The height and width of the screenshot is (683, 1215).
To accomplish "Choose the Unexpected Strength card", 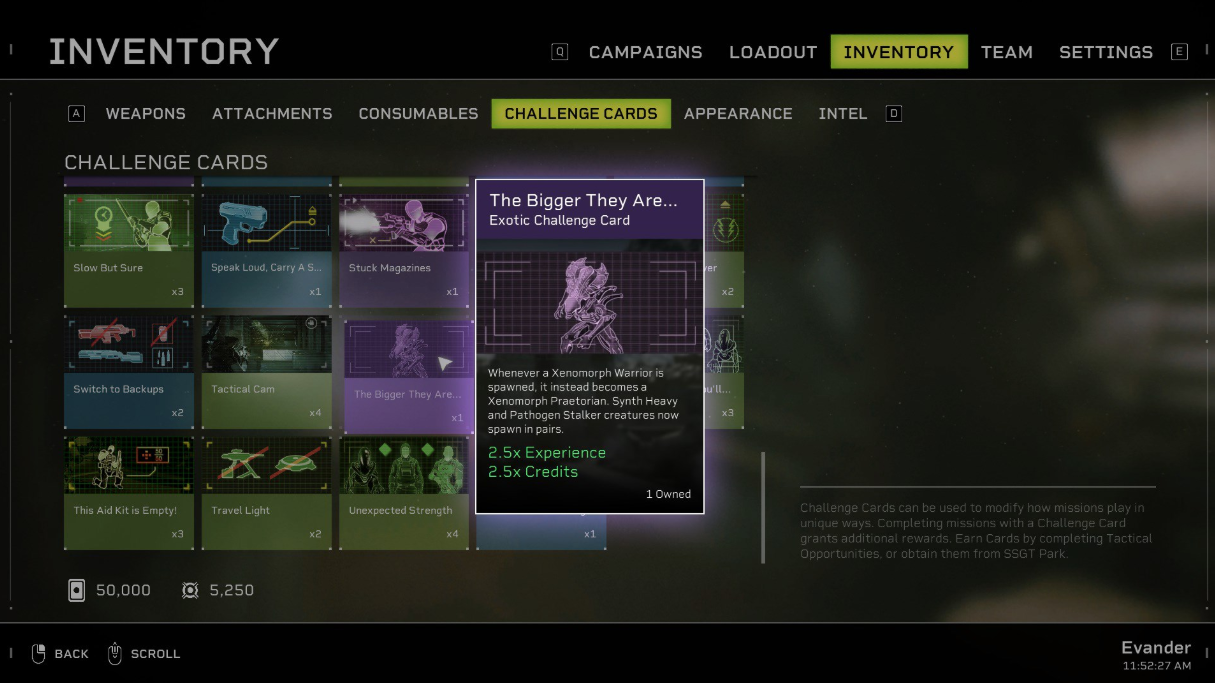I will click(x=403, y=492).
